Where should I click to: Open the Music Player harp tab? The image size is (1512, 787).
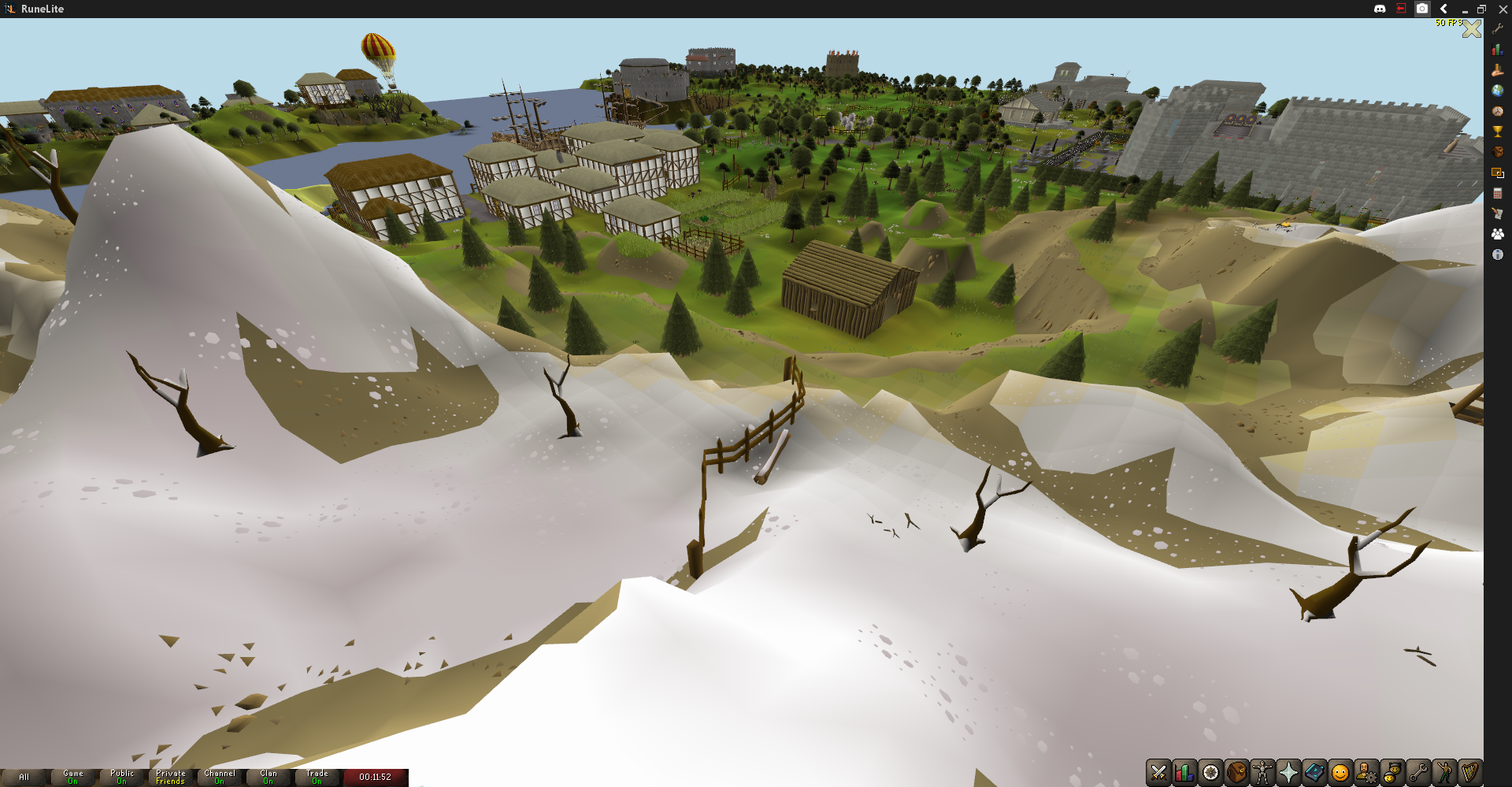click(x=1470, y=773)
